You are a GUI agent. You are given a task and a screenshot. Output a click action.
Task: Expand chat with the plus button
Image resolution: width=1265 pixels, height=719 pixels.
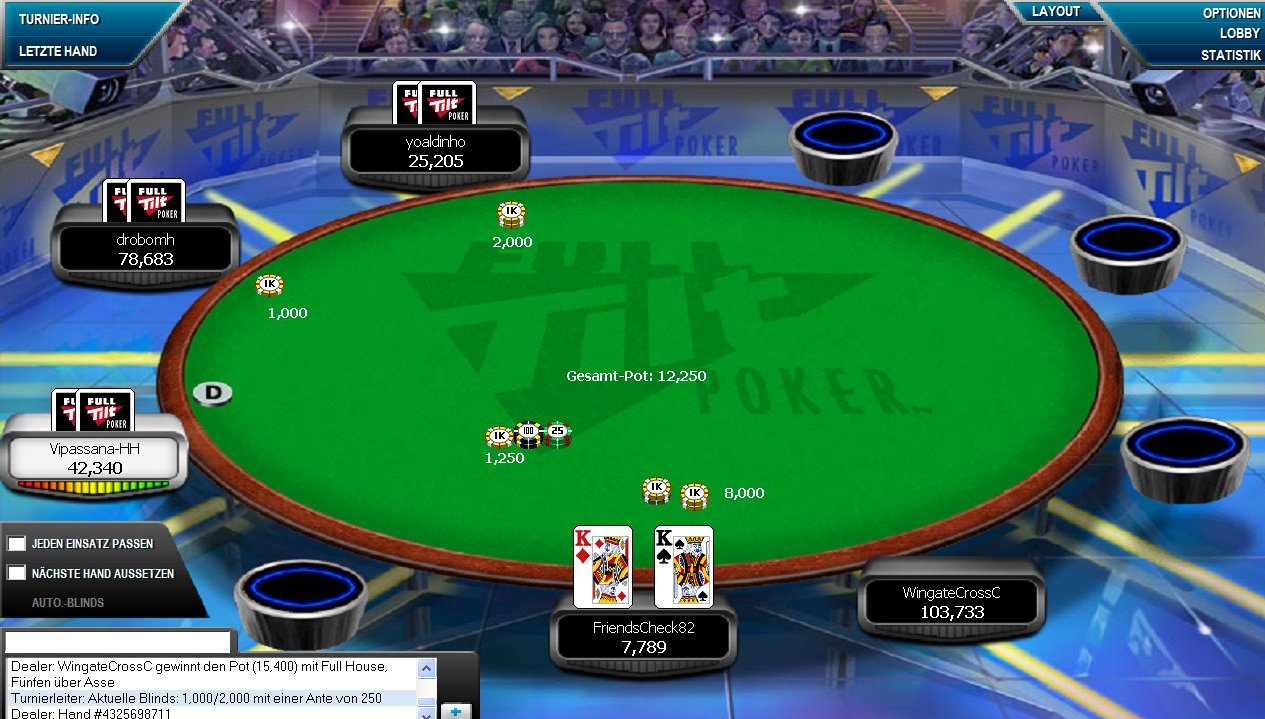[455, 711]
